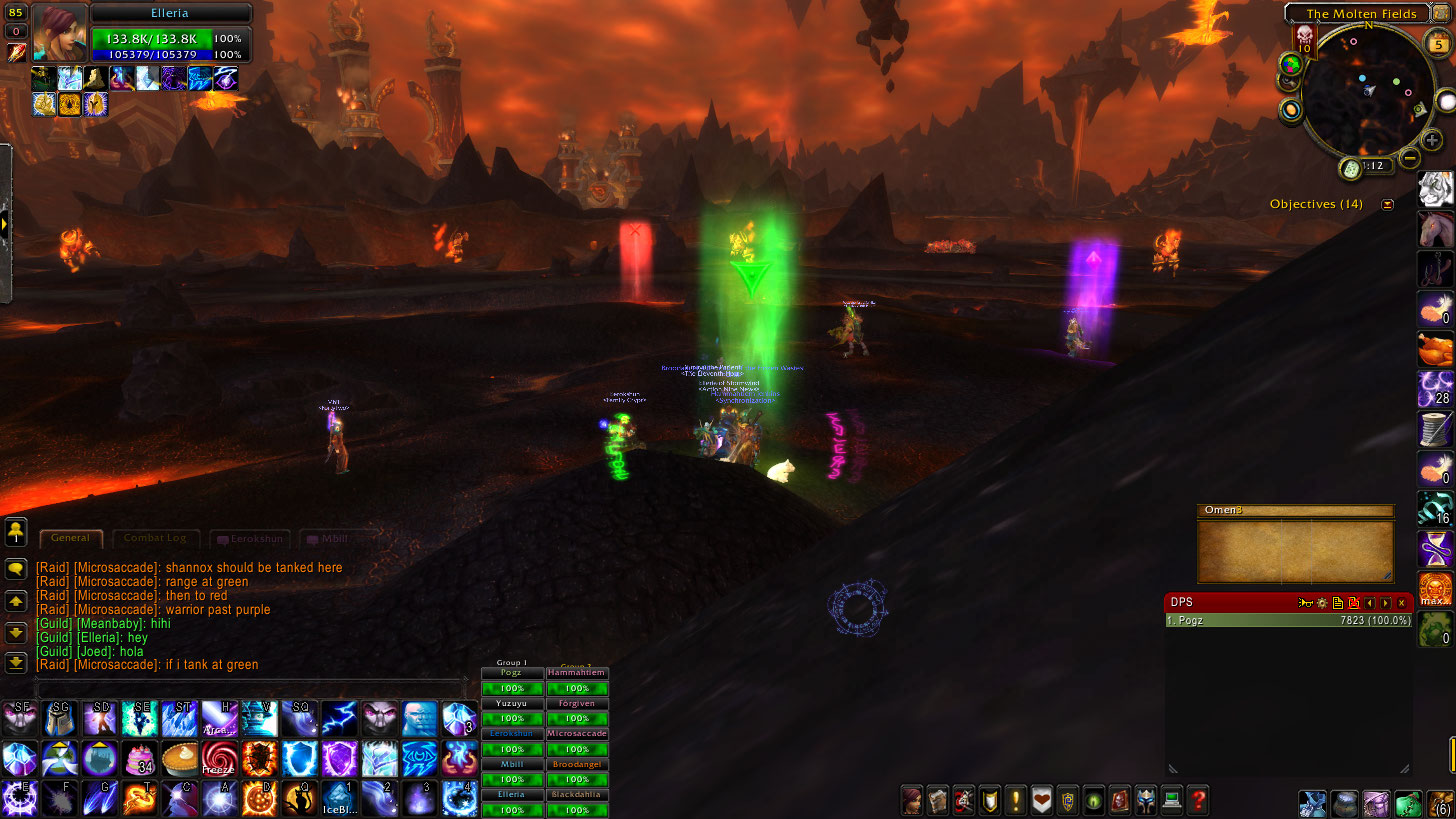The height and width of the screenshot is (819, 1456).
Task: Open the quest log exclamation mark button
Action: [1015, 800]
